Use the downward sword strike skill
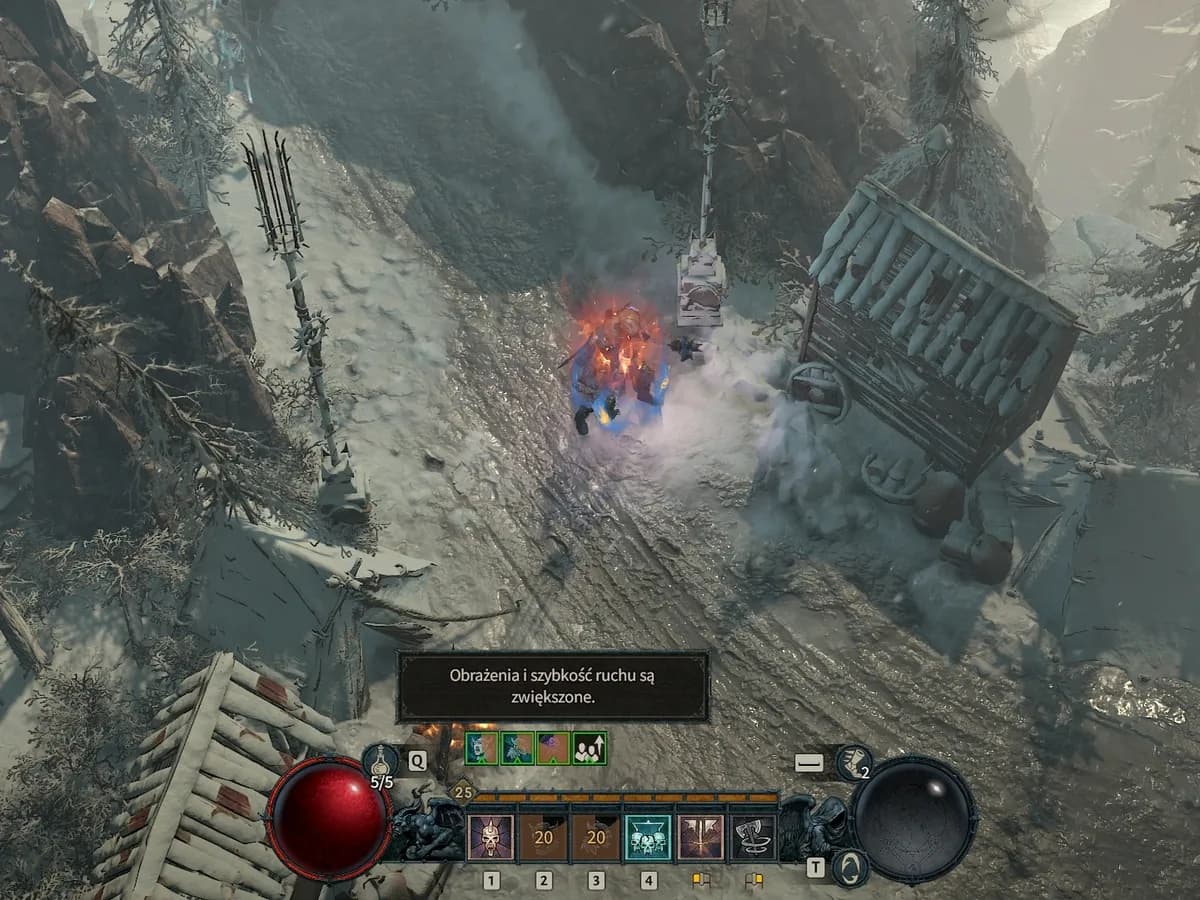The width and height of the screenshot is (1200, 900). [701, 837]
